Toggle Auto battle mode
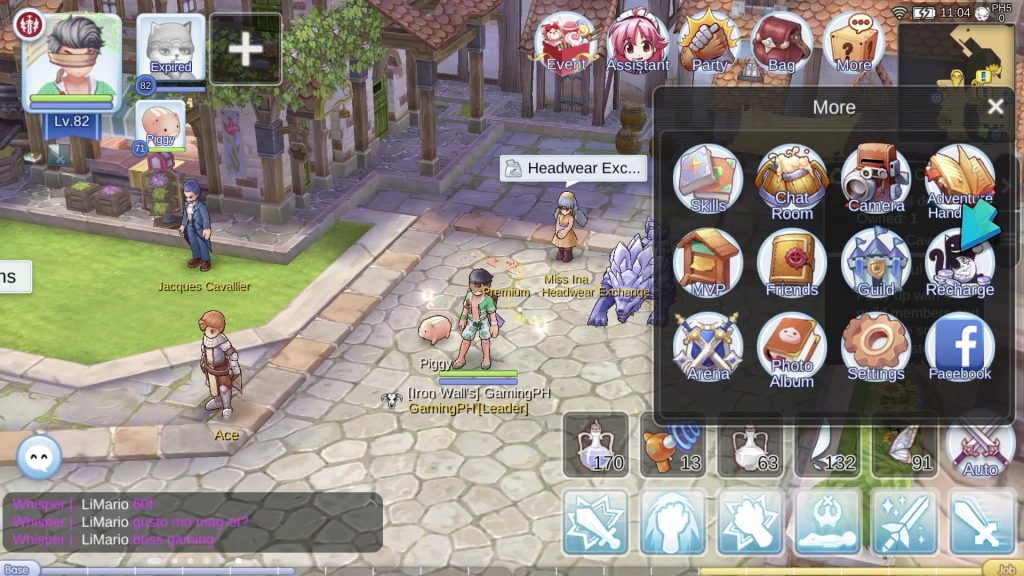Screen dimensions: 1024x576 click(x=980, y=445)
